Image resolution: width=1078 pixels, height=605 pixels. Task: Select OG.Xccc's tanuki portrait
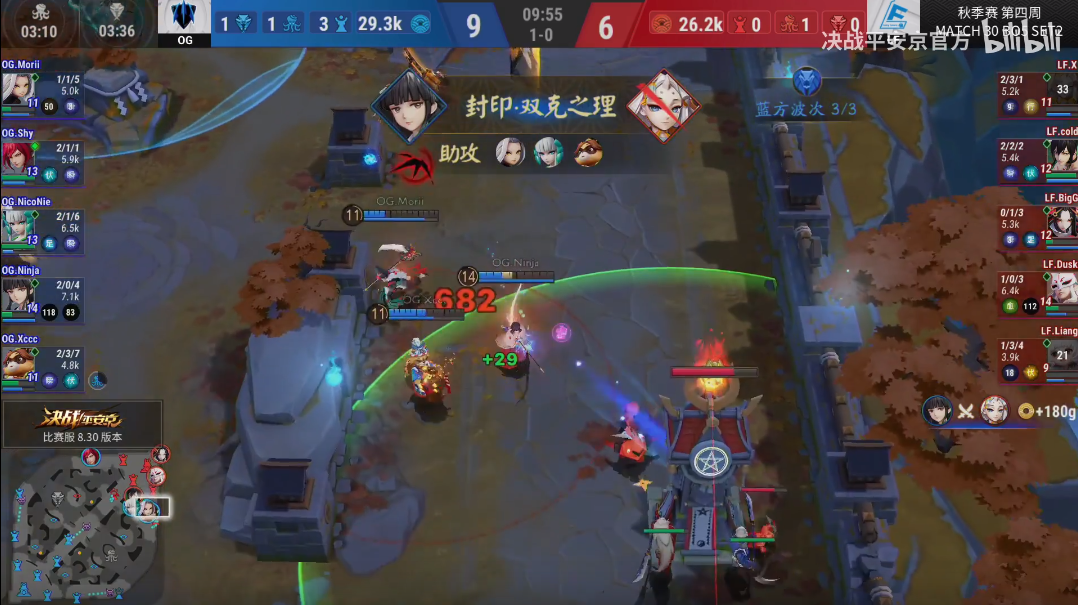click(x=17, y=361)
